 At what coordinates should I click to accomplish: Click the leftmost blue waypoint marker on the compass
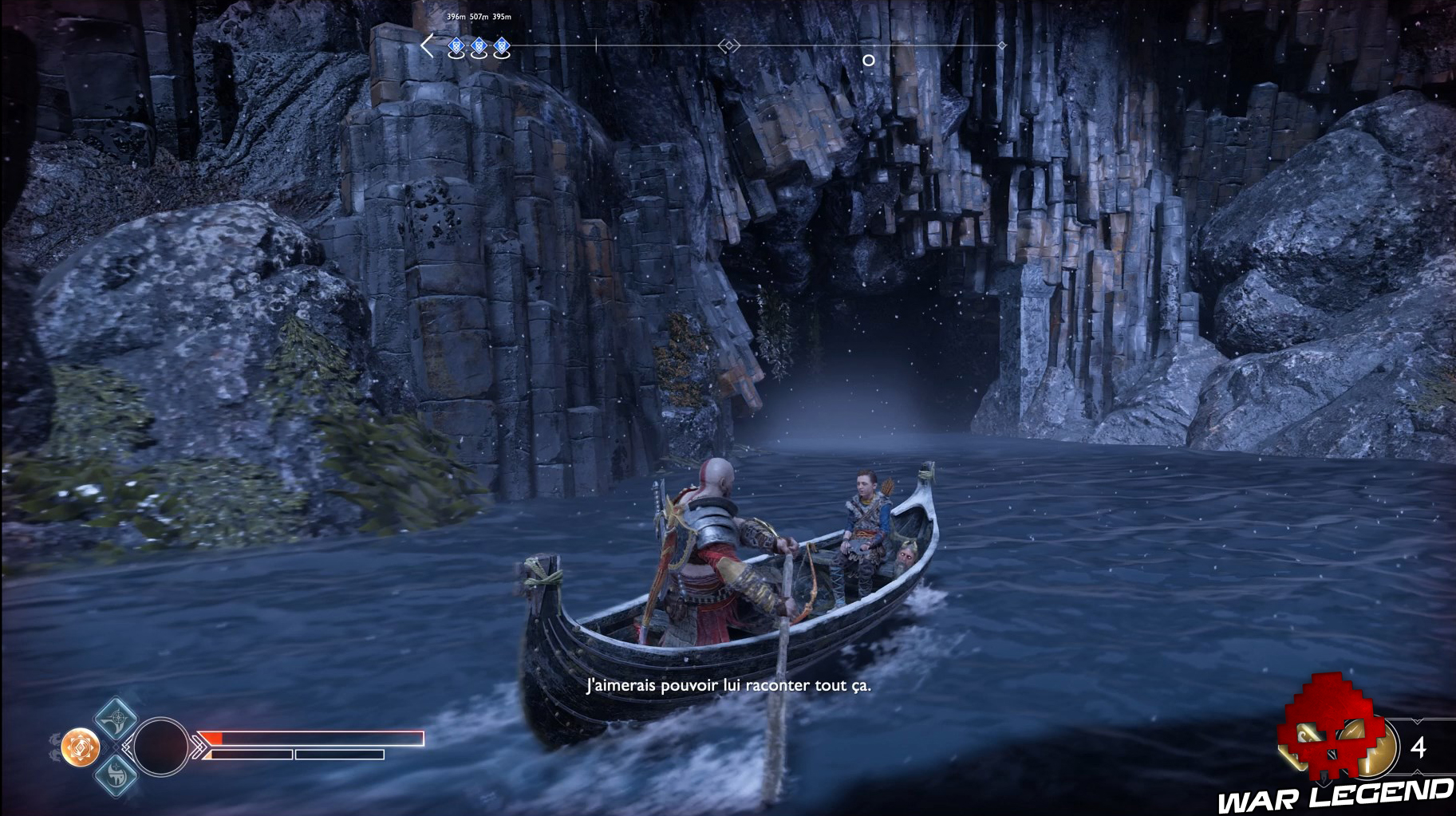click(x=456, y=46)
